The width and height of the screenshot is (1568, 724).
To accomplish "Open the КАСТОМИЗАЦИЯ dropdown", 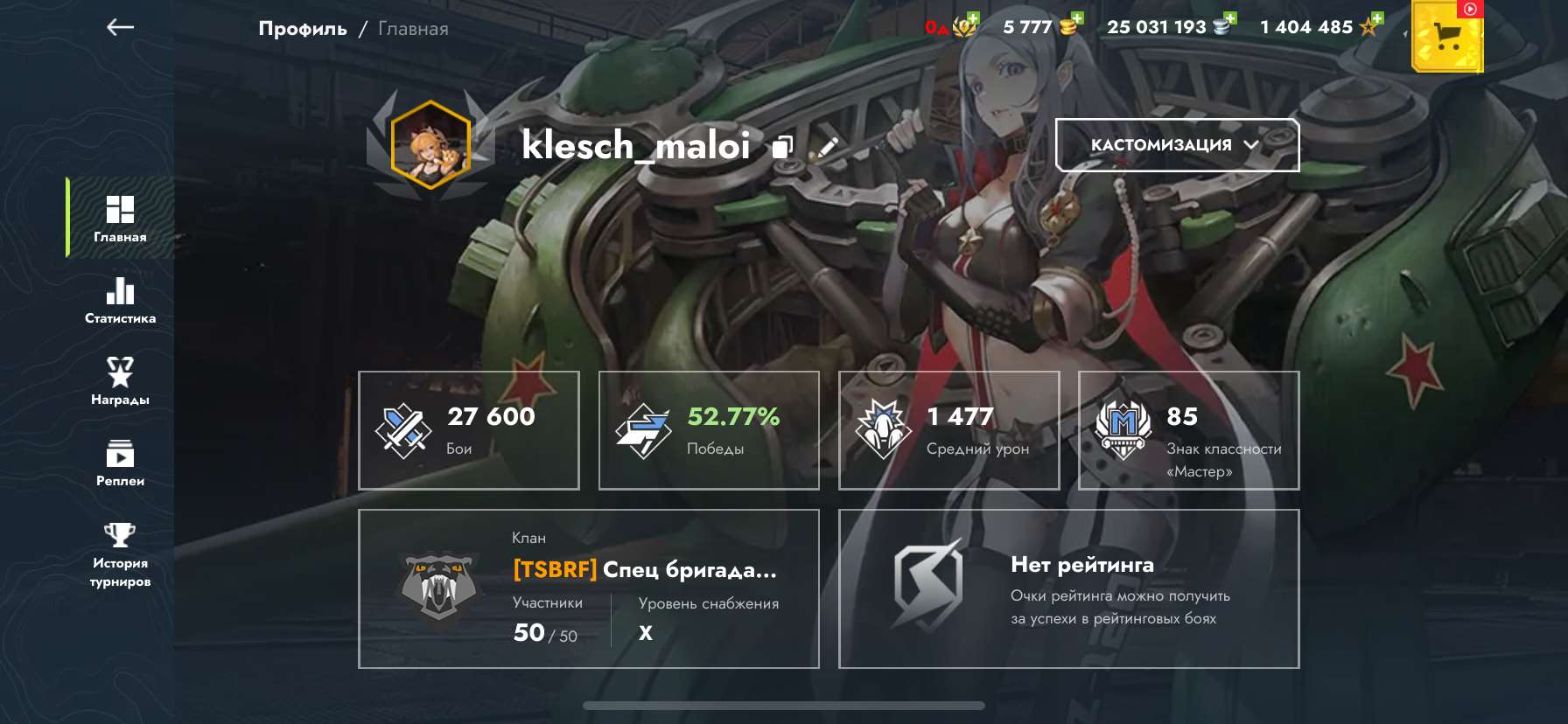I will click(x=1176, y=145).
